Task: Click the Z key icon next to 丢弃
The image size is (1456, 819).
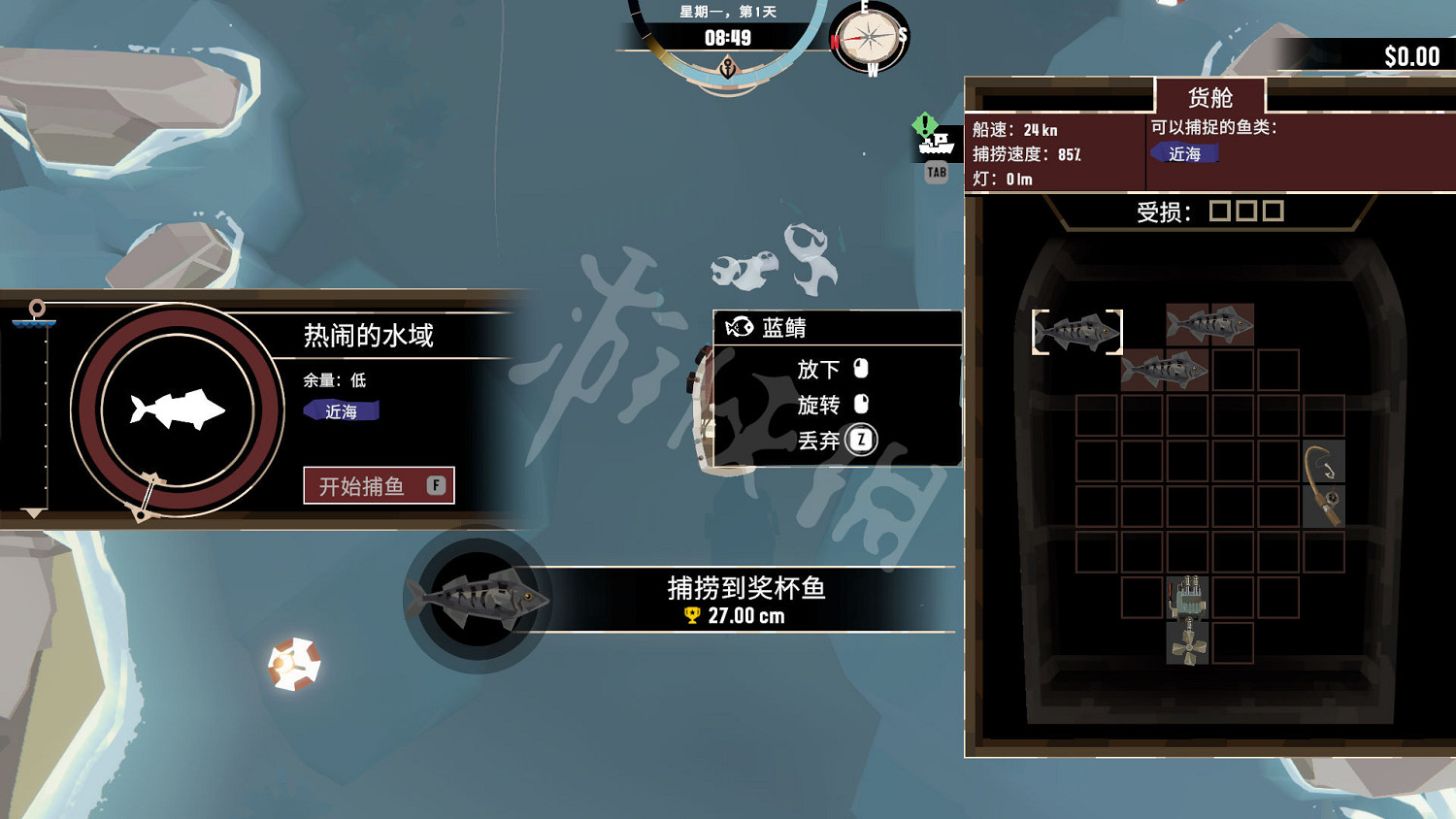Action: [x=862, y=440]
